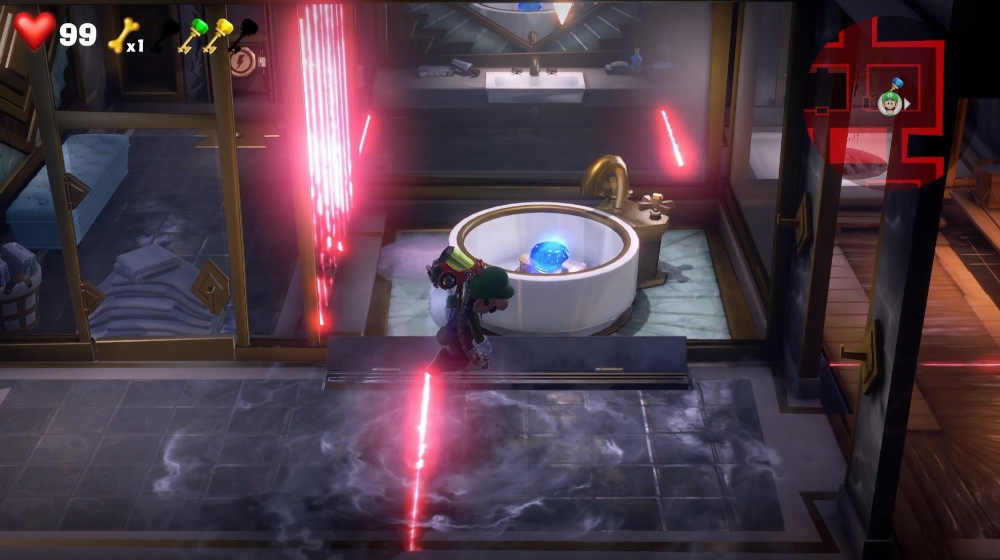The image size is (1000, 560).
Task: Select the yellow gem key icon
Action: (217, 34)
